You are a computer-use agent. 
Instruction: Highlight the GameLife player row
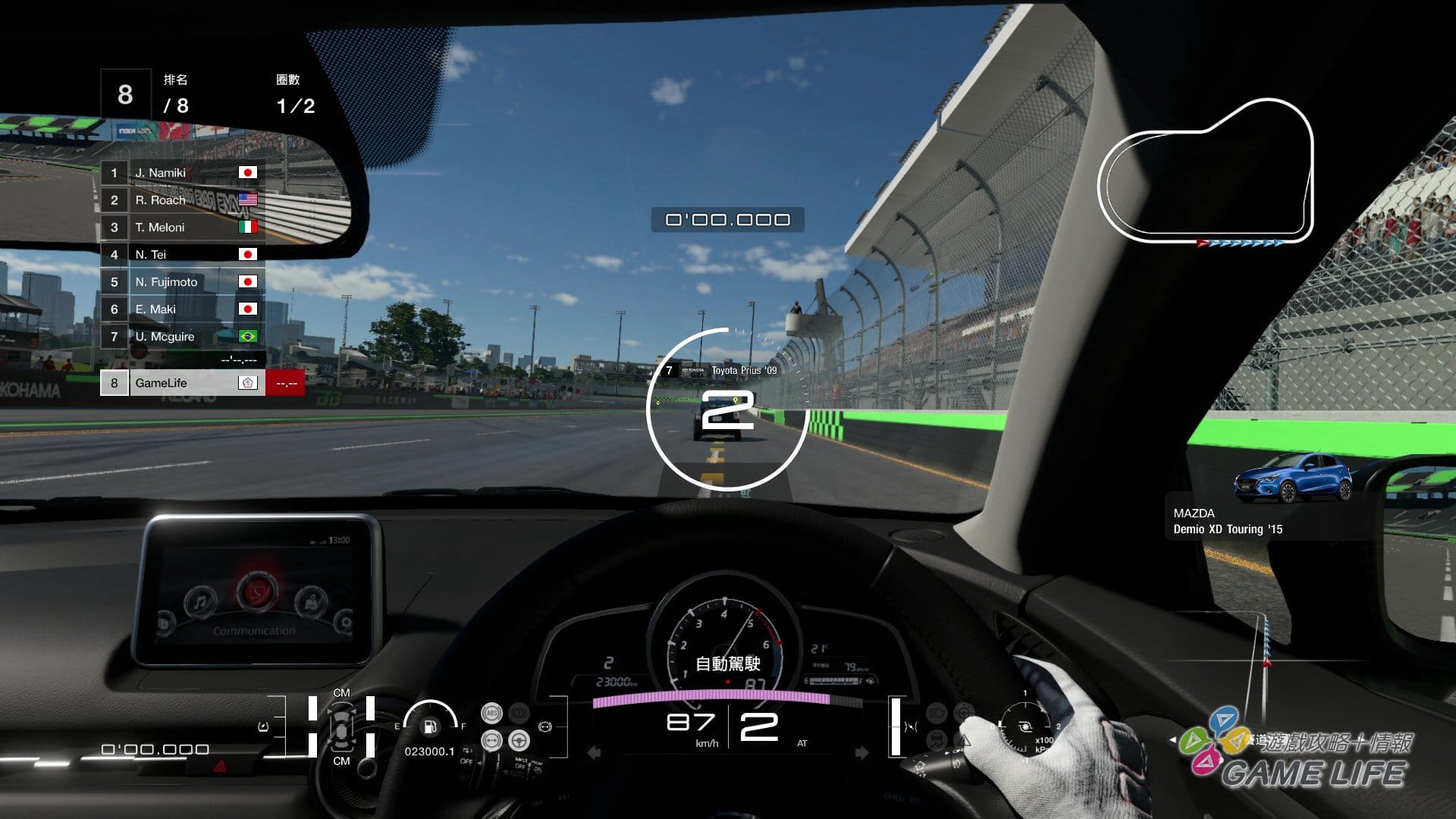pyautogui.click(x=182, y=383)
